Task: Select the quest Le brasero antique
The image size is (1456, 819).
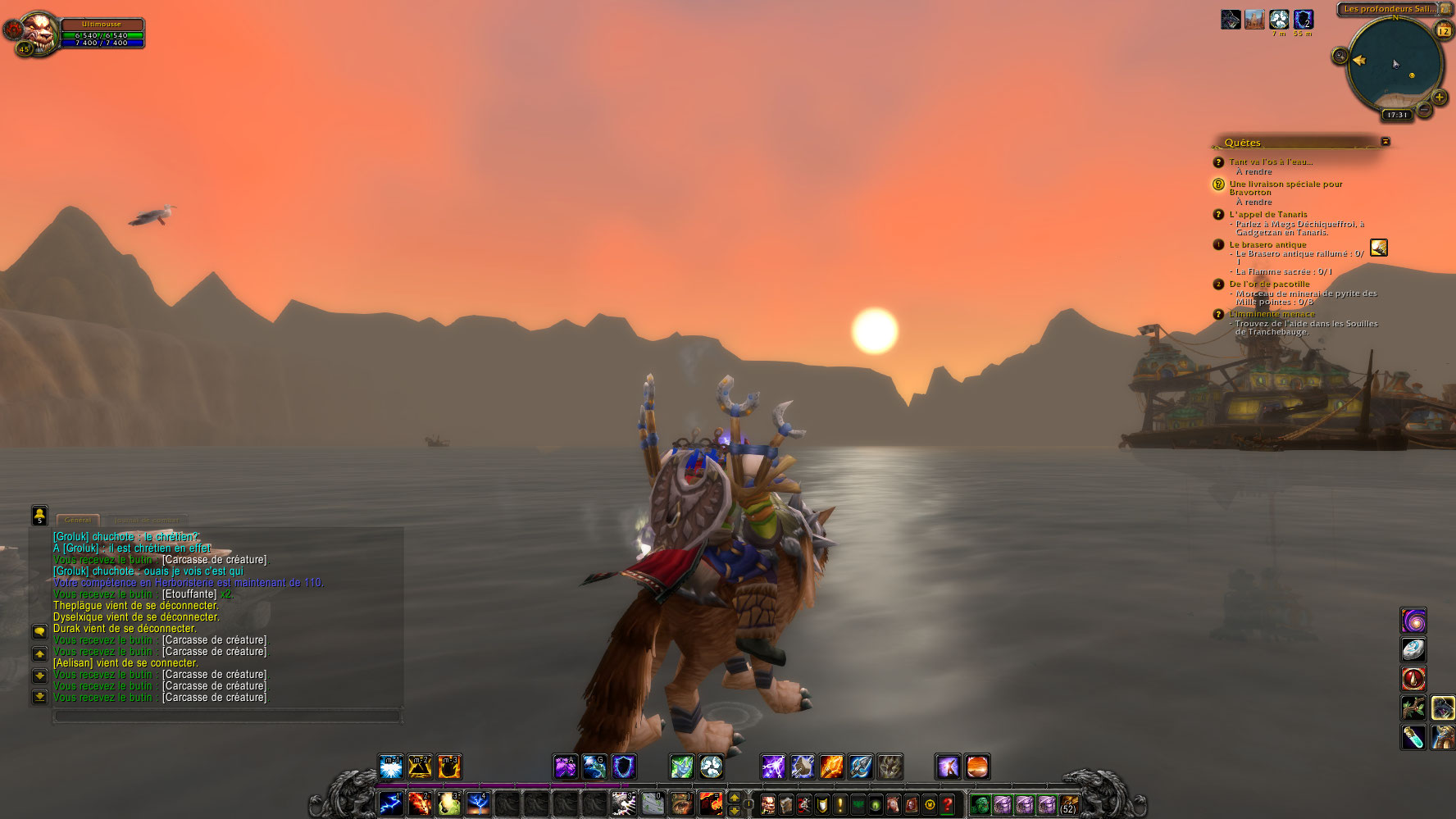Action: pos(1267,244)
